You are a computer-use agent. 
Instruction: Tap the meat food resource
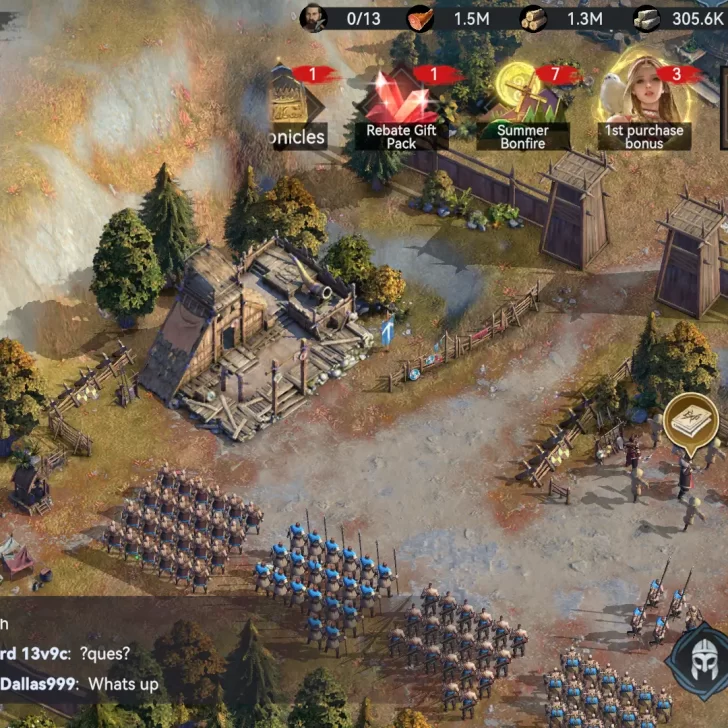422,18
